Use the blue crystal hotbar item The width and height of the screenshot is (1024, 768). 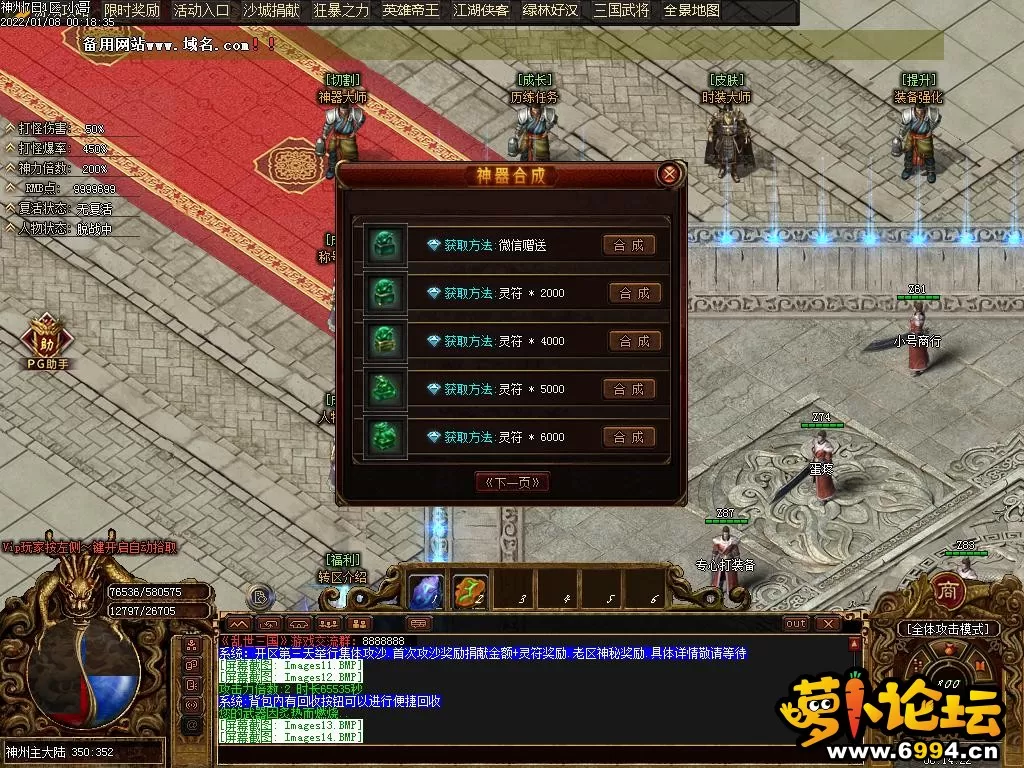(x=427, y=591)
